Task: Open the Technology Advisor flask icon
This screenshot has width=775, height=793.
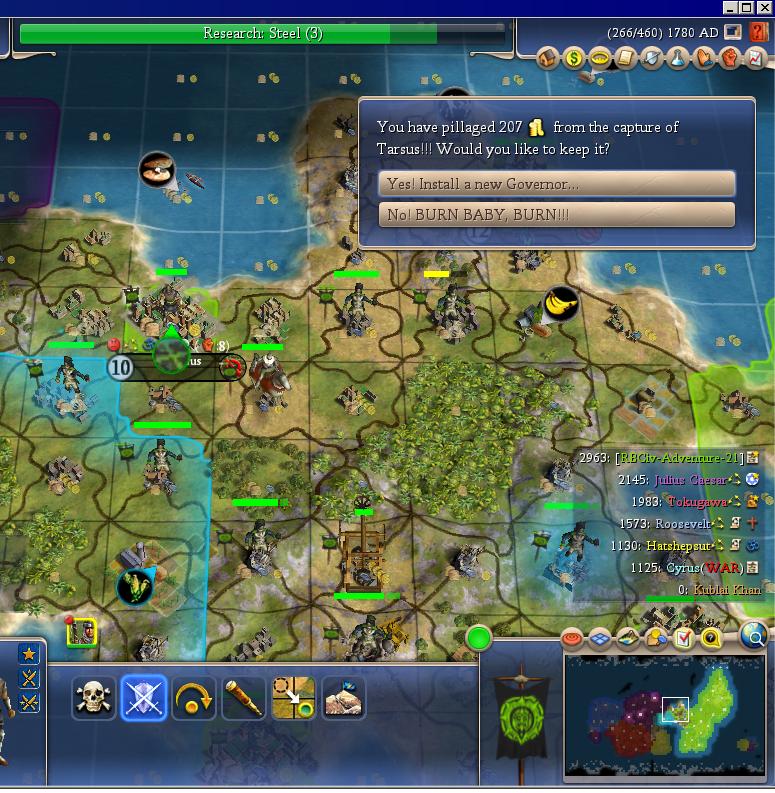Action: click(678, 58)
